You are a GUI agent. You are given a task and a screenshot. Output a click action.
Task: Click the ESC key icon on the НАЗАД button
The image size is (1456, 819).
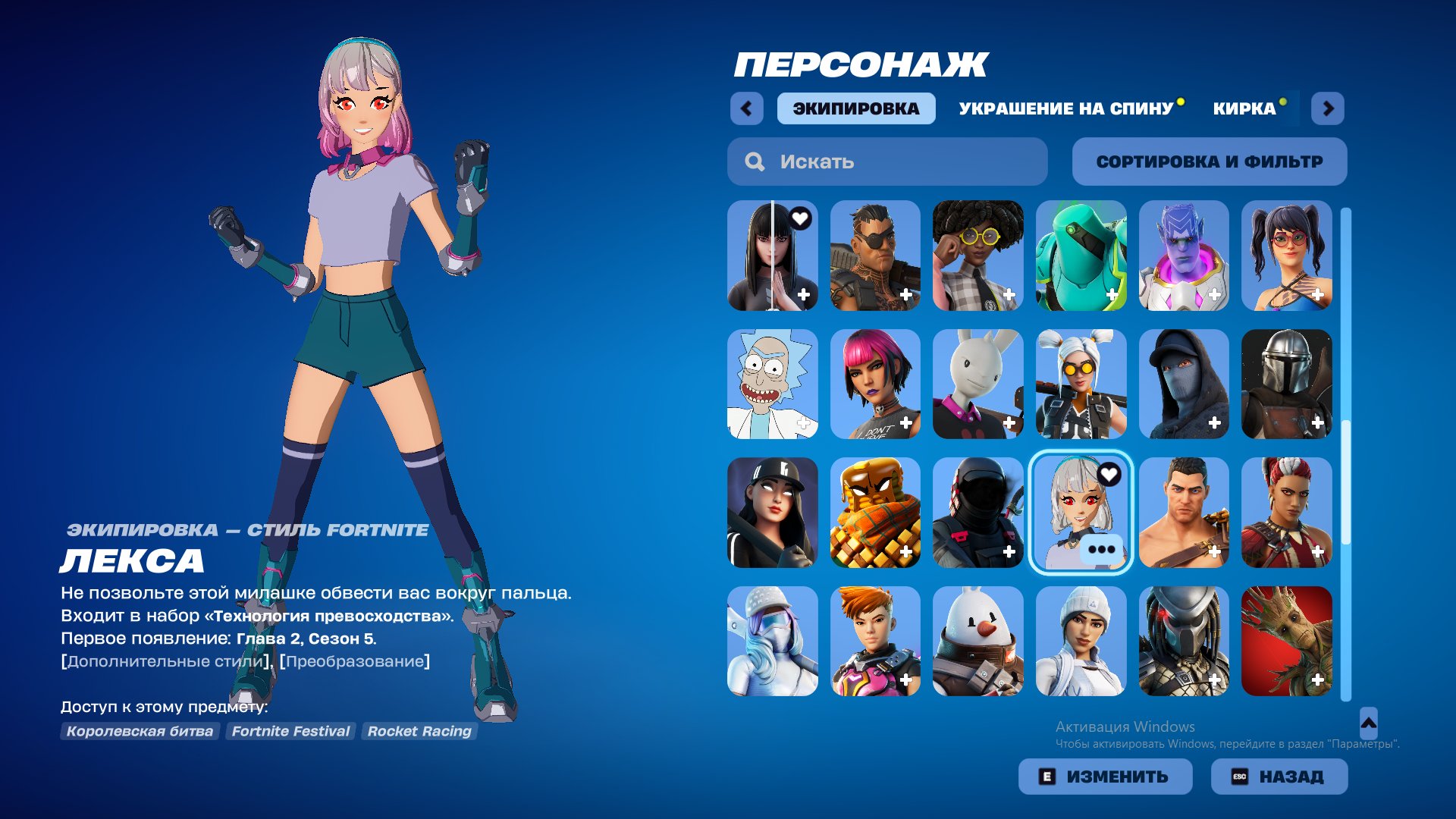click(x=1241, y=776)
